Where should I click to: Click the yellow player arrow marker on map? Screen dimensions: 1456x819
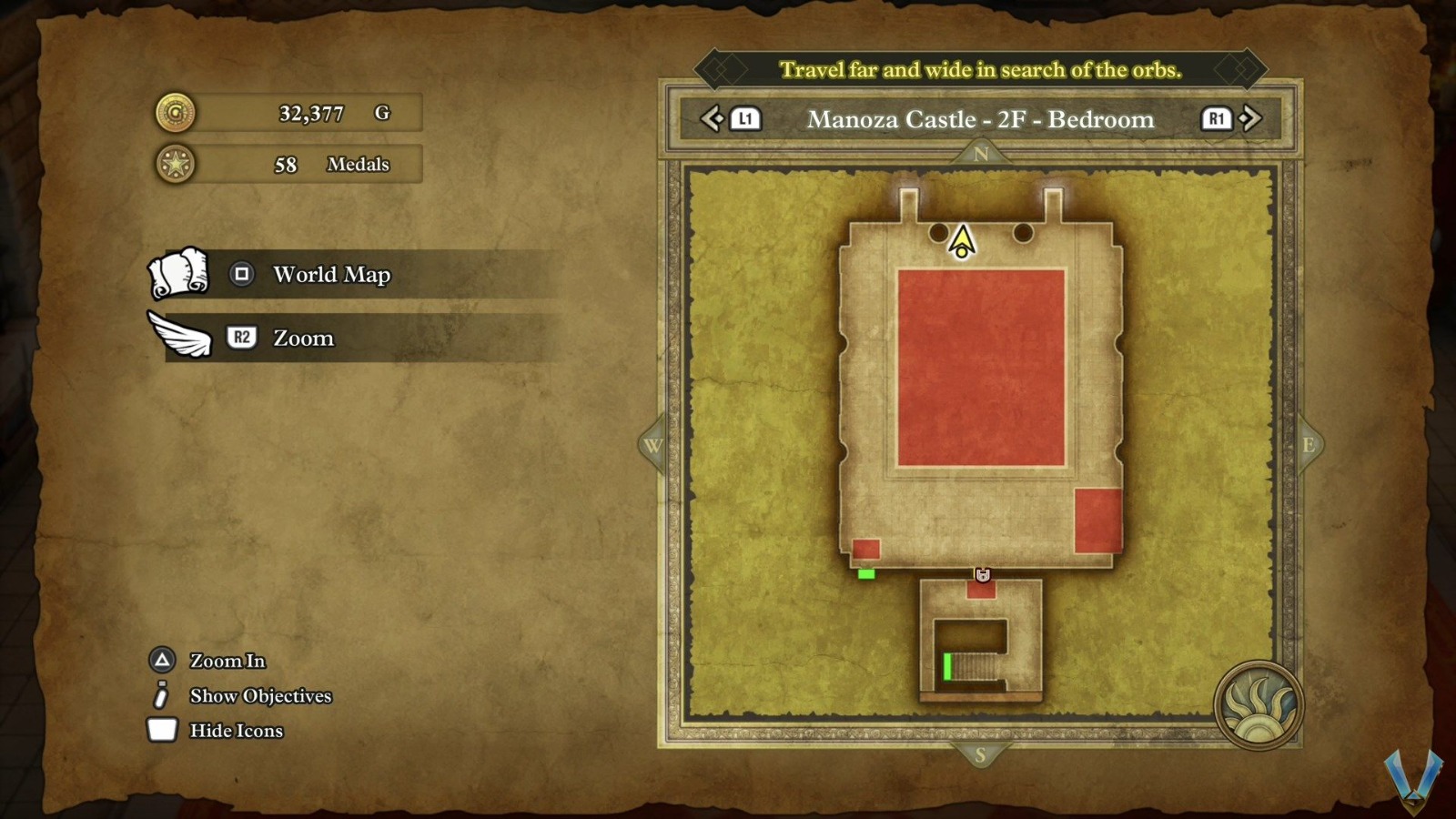pyautogui.click(x=962, y=242)
